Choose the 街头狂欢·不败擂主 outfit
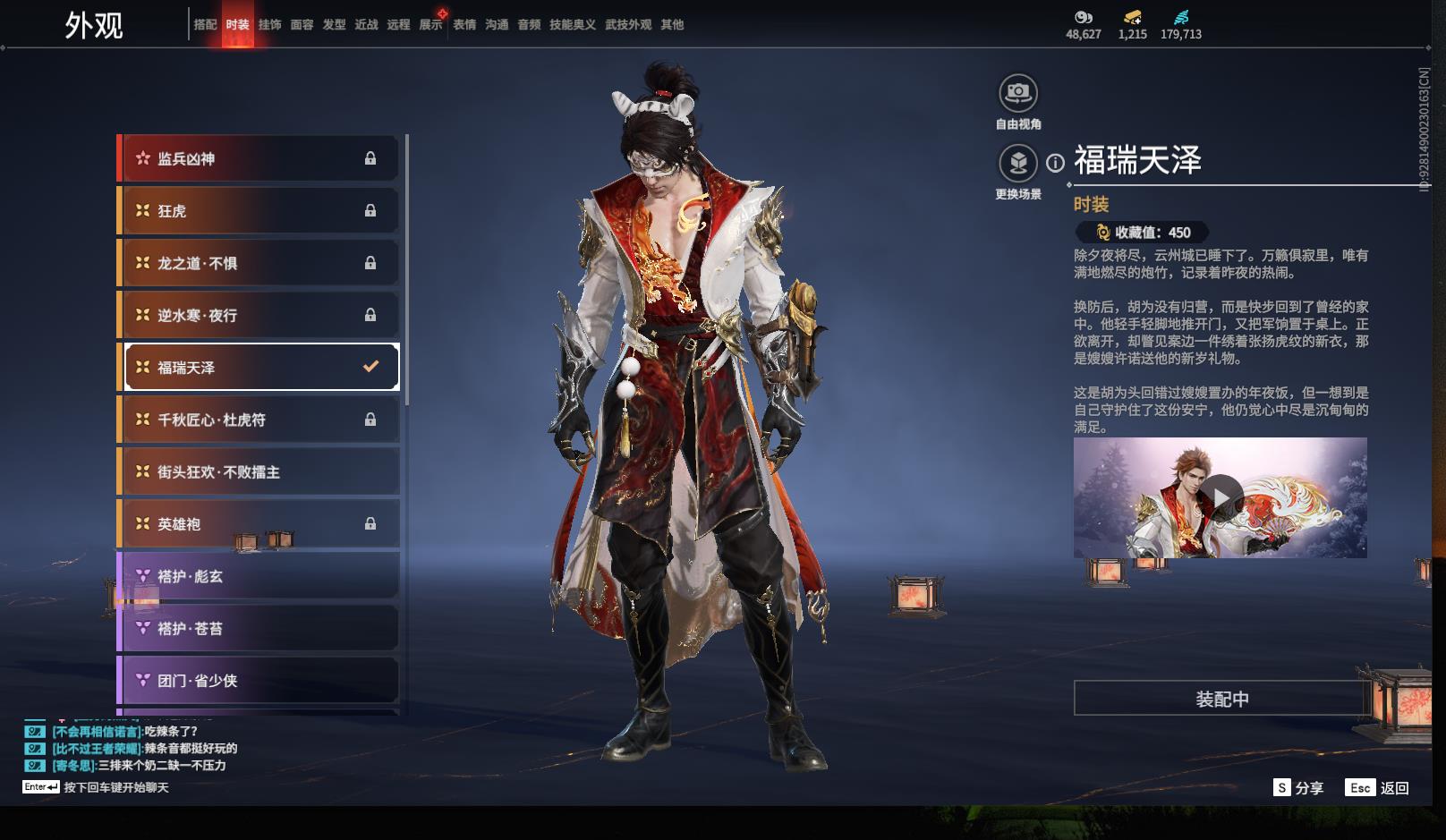This screenshot has height=840, width=1446. [x=259, y=471]
